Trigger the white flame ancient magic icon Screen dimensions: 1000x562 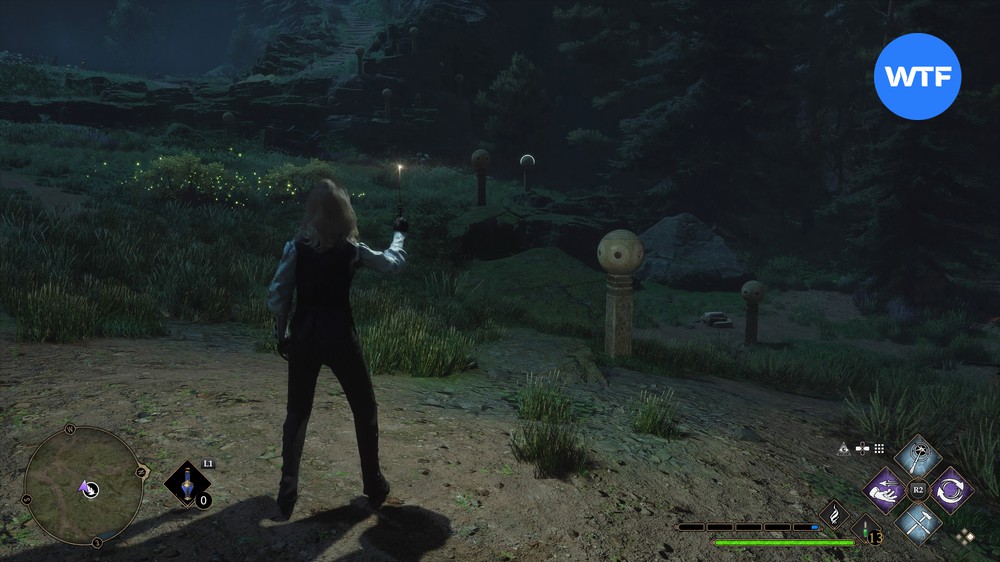(834, 515)
